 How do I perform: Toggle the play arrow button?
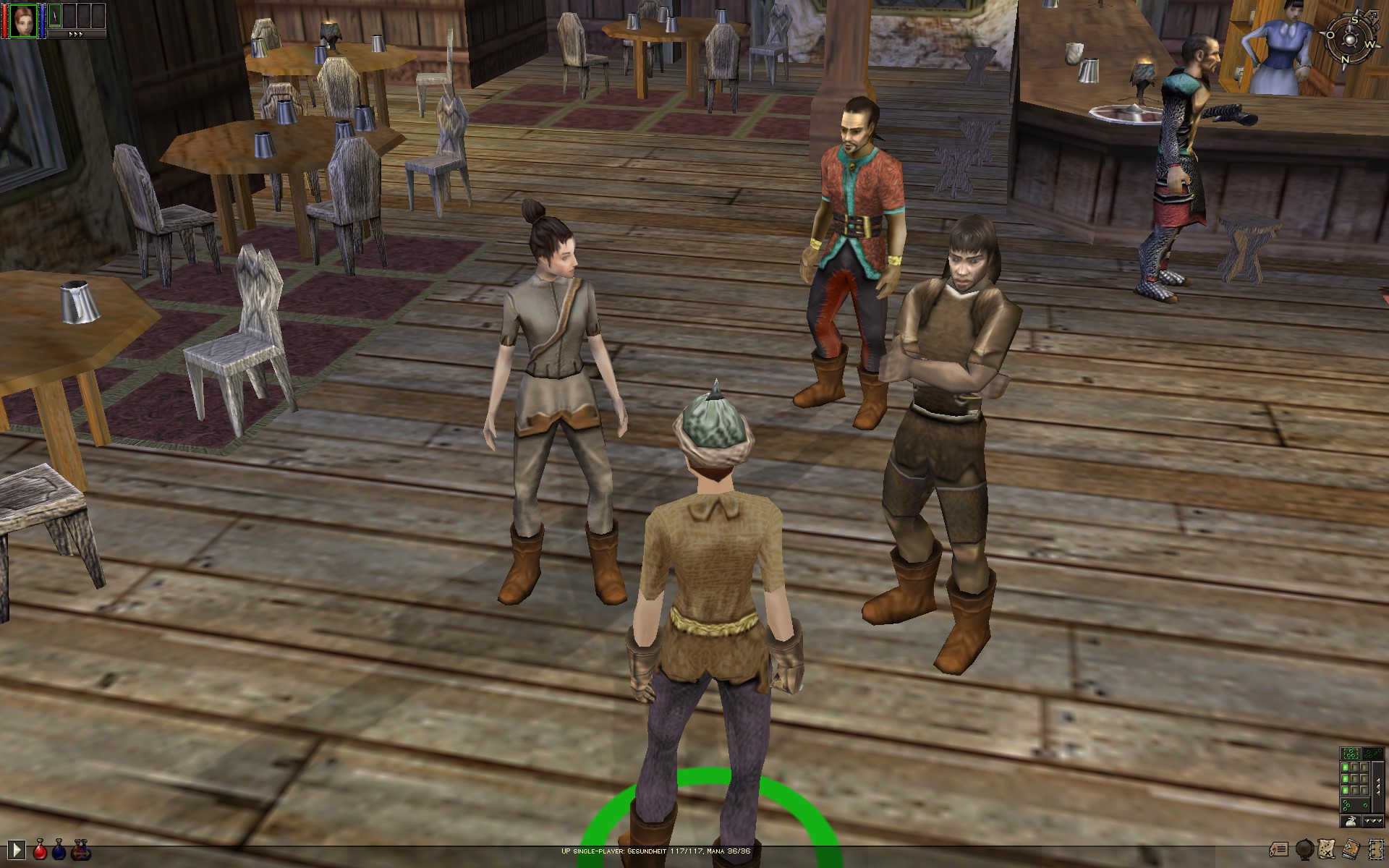(x=17, y=849)
